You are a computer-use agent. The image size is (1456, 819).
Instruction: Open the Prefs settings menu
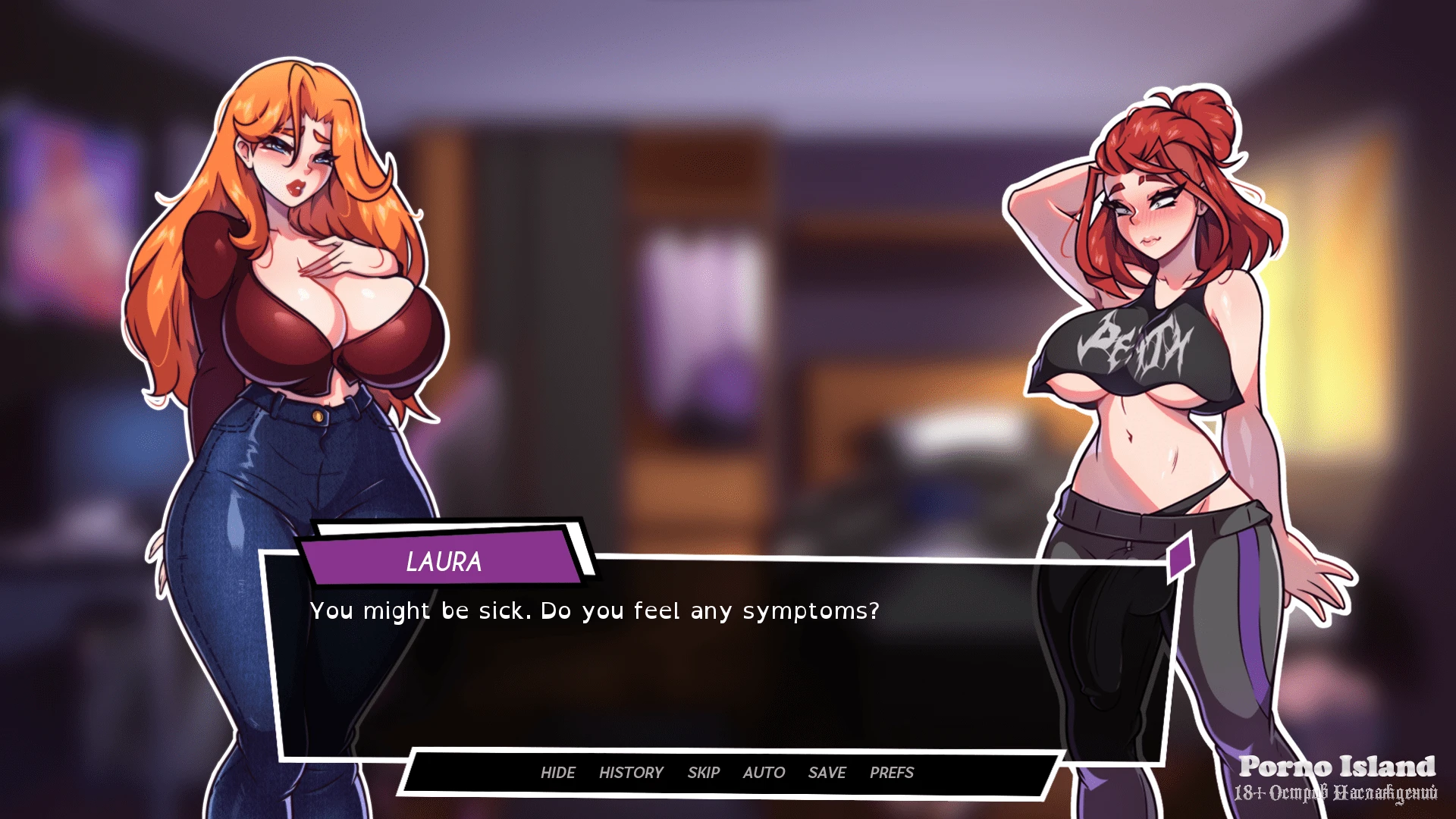click(891, 773)
